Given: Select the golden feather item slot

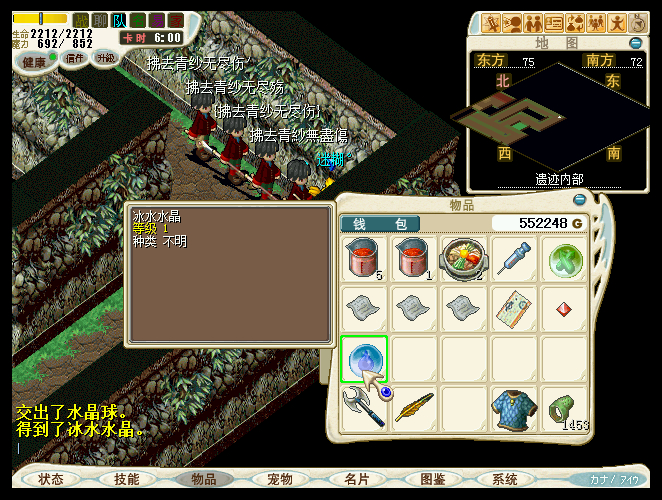Looking at the screenshot, I should 413,409.
